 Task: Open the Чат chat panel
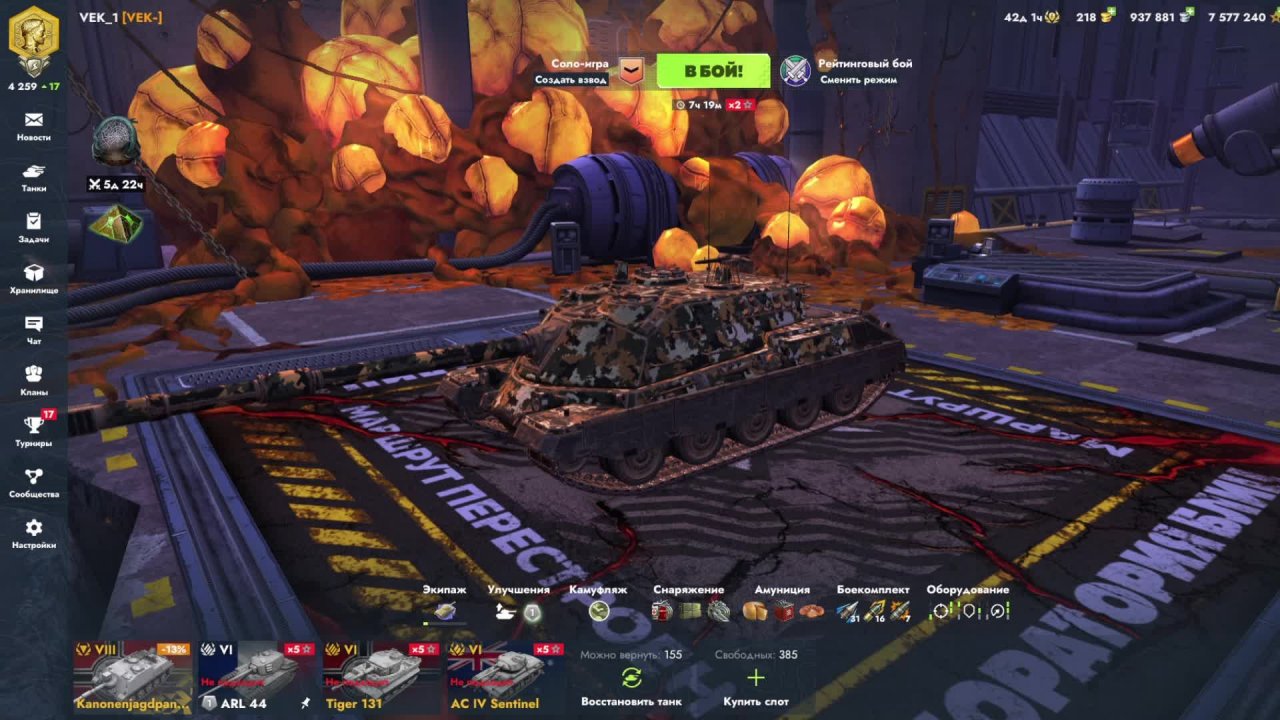pos(34,330)
